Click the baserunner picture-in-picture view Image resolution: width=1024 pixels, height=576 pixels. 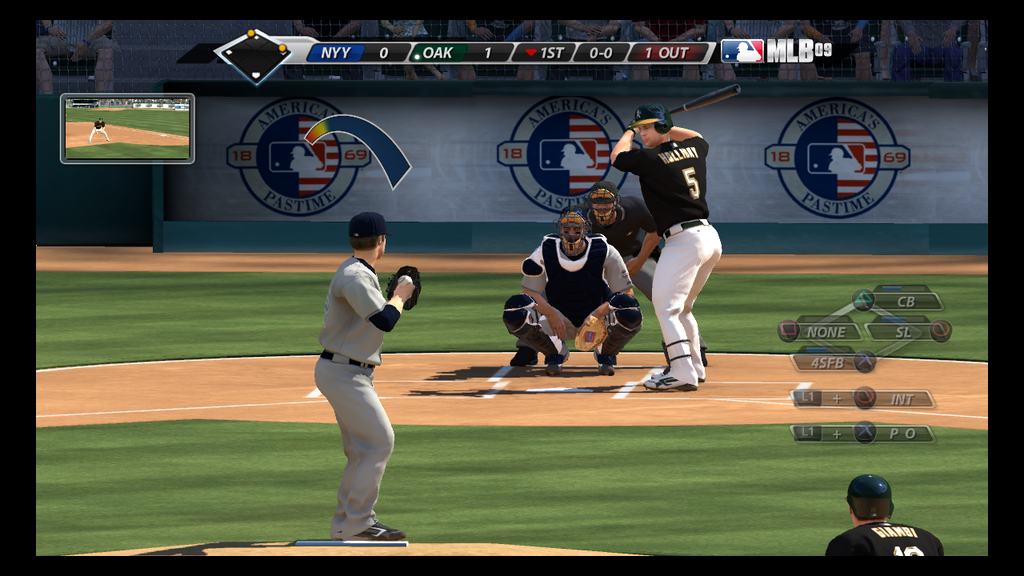tap(127, 128)
